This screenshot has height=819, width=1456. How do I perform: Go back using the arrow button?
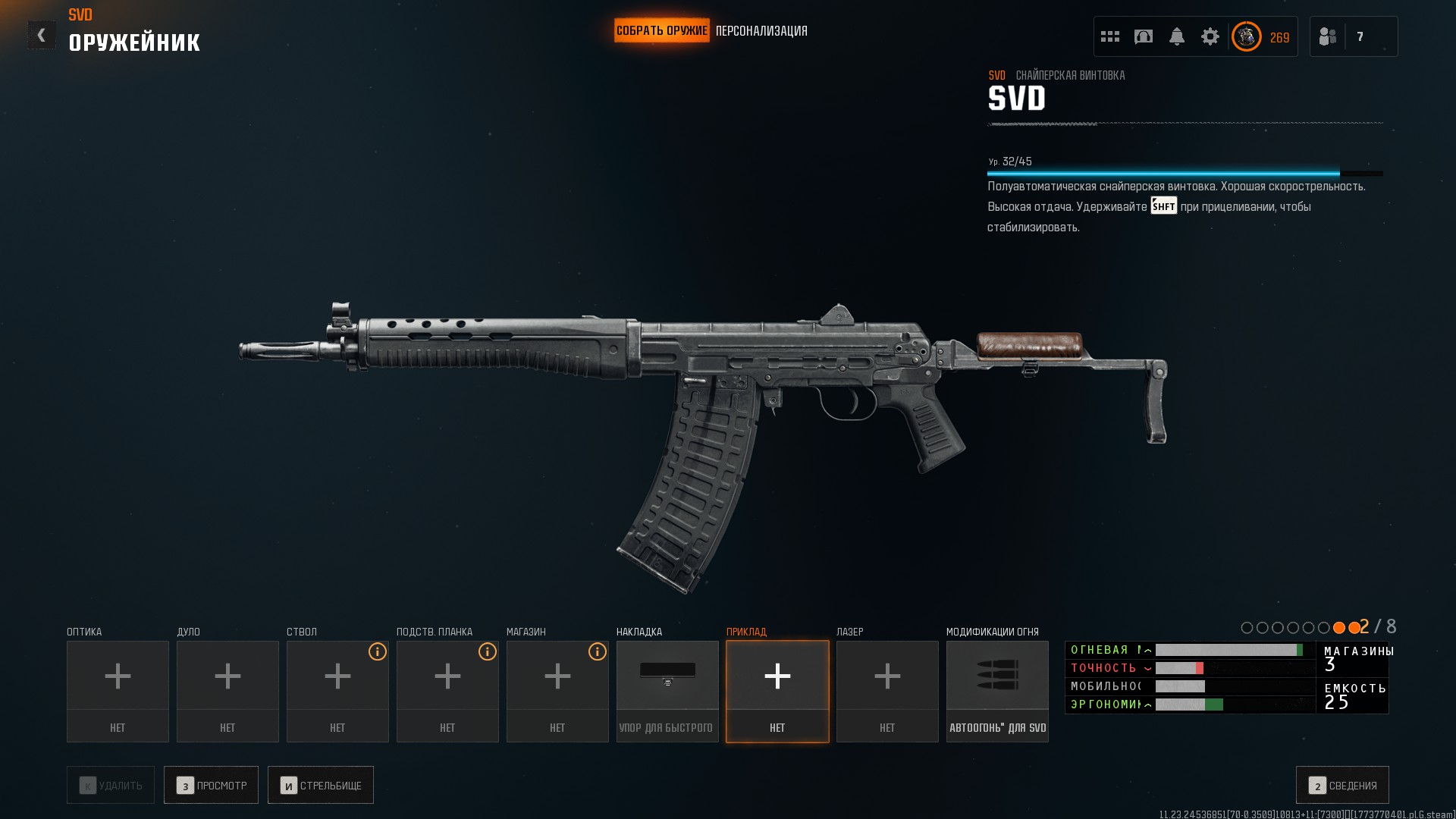tap(41, 35)
